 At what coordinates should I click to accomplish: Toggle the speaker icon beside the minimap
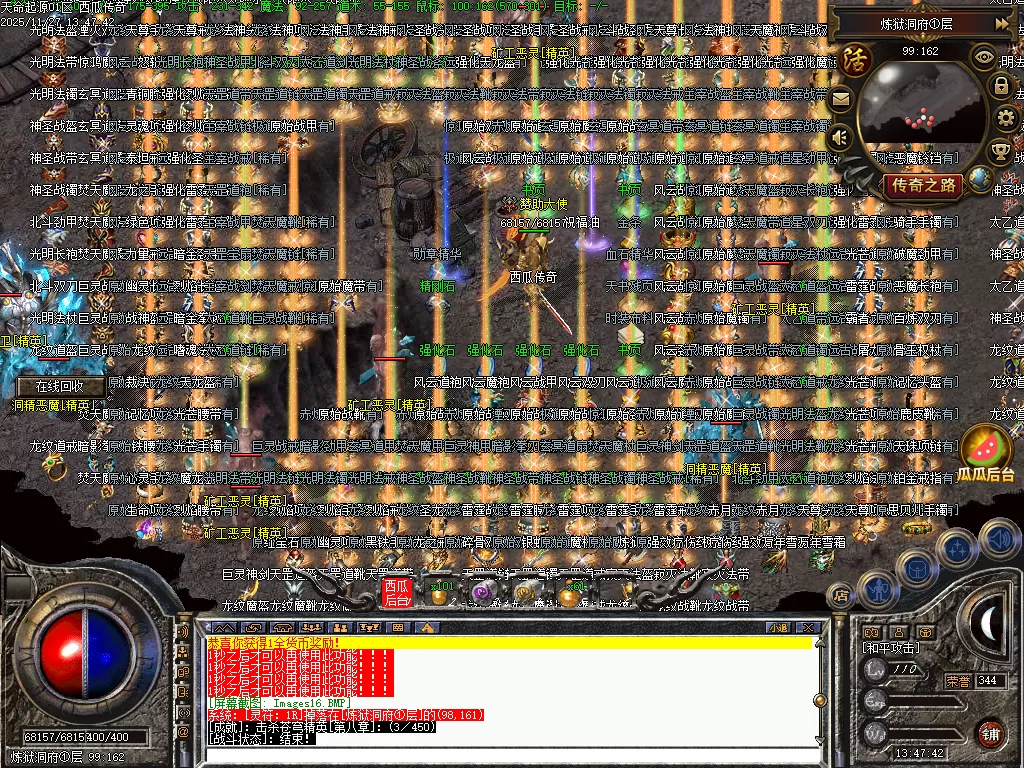click(840, 137)
